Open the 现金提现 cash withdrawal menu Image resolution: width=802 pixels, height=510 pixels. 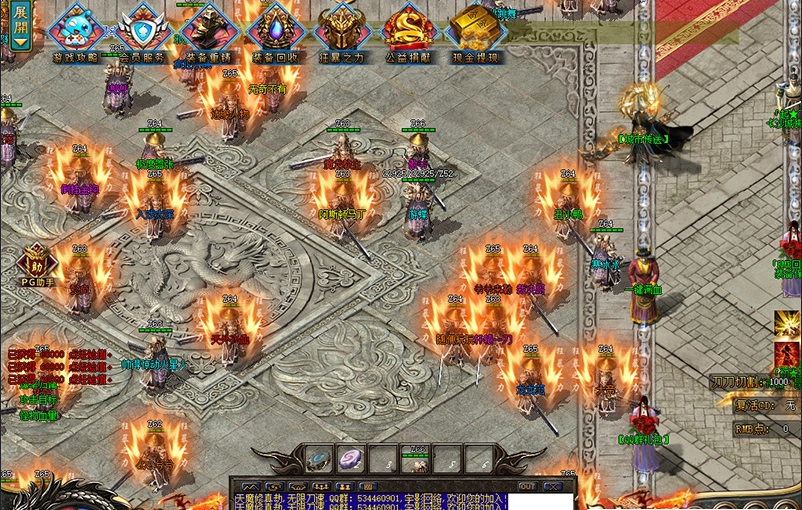click(474, 30)
